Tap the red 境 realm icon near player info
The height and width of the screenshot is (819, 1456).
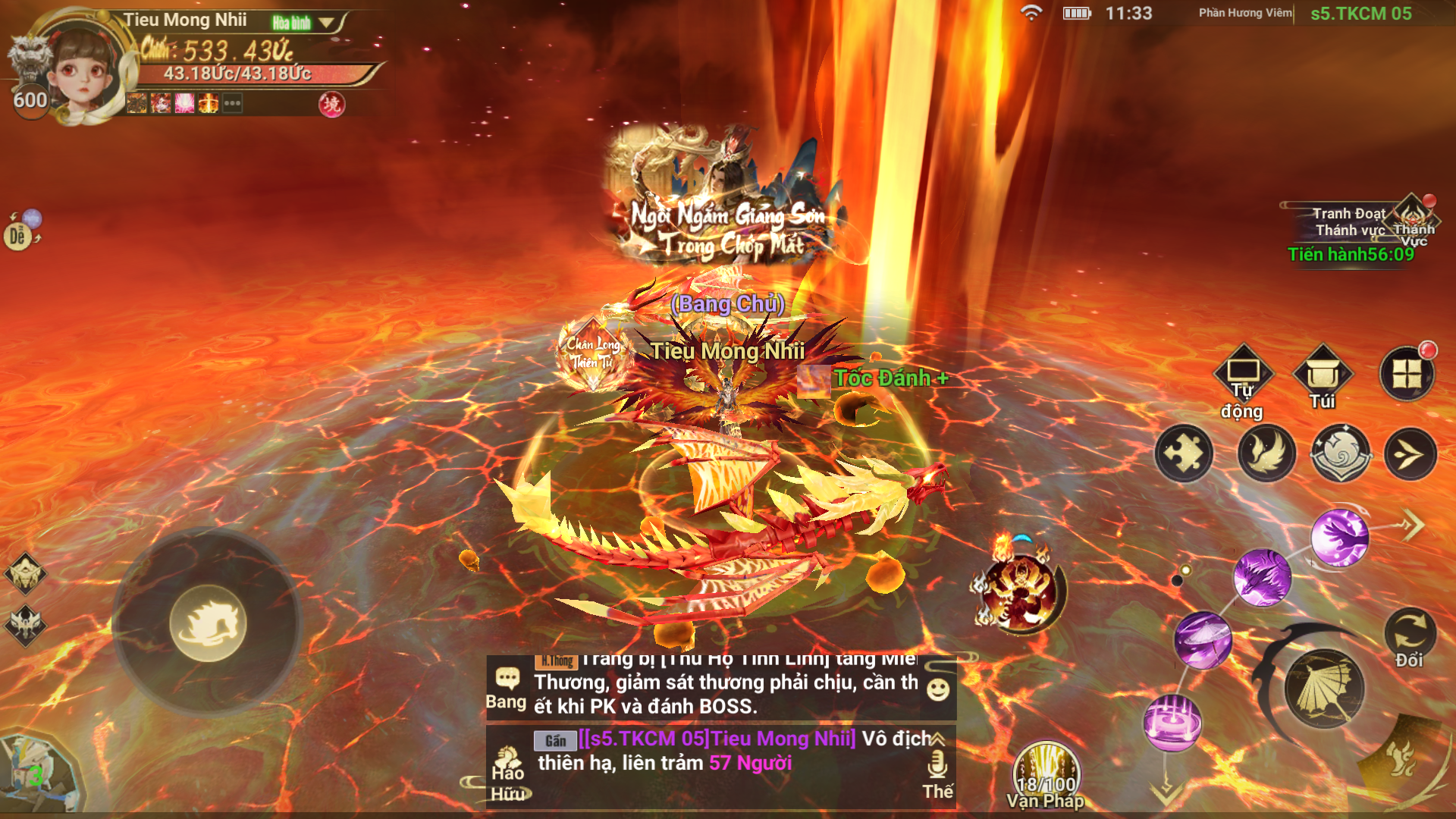[328, 103]
